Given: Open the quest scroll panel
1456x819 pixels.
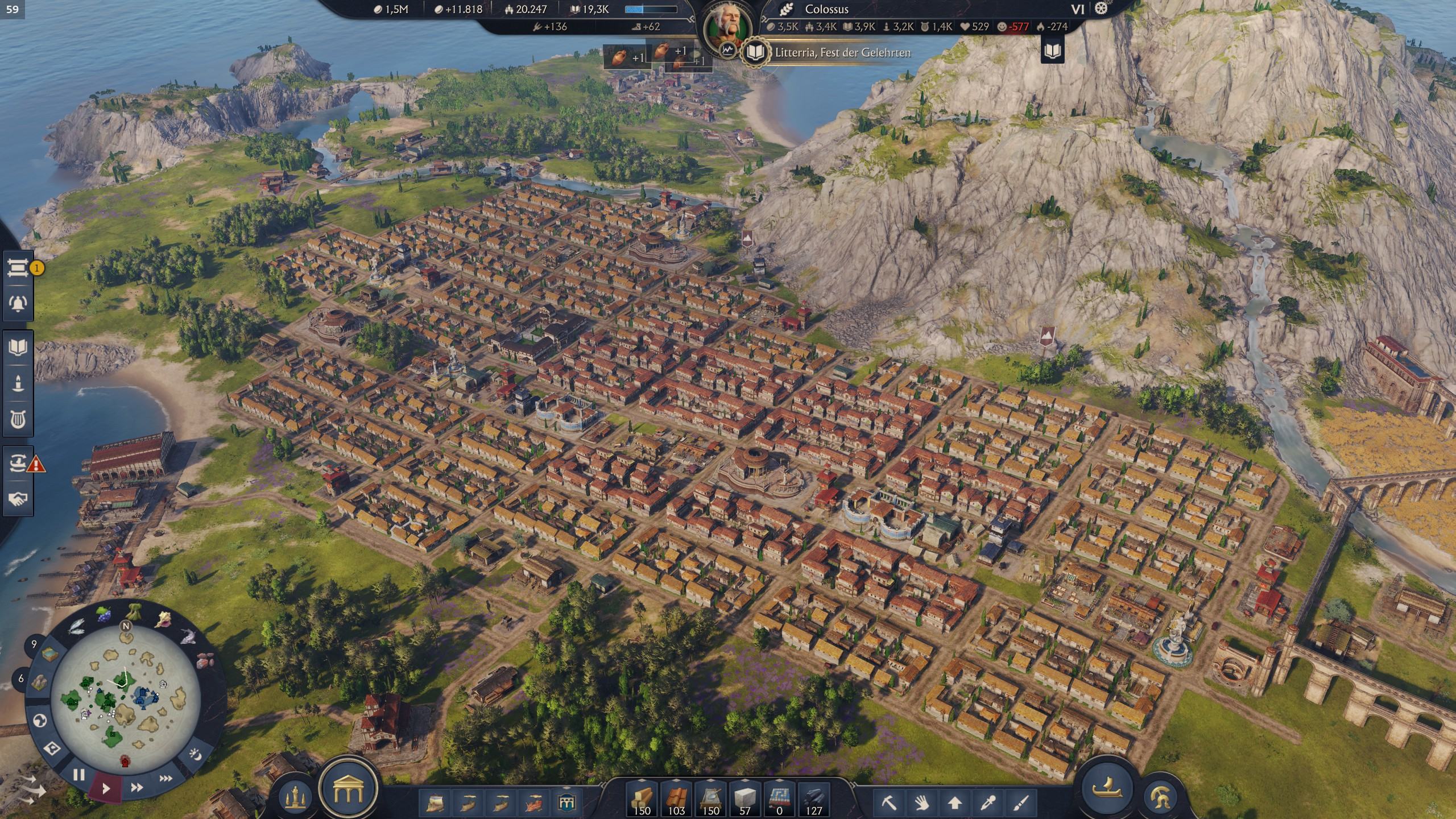Looking at the screenshot, I should tap(18, 267).
